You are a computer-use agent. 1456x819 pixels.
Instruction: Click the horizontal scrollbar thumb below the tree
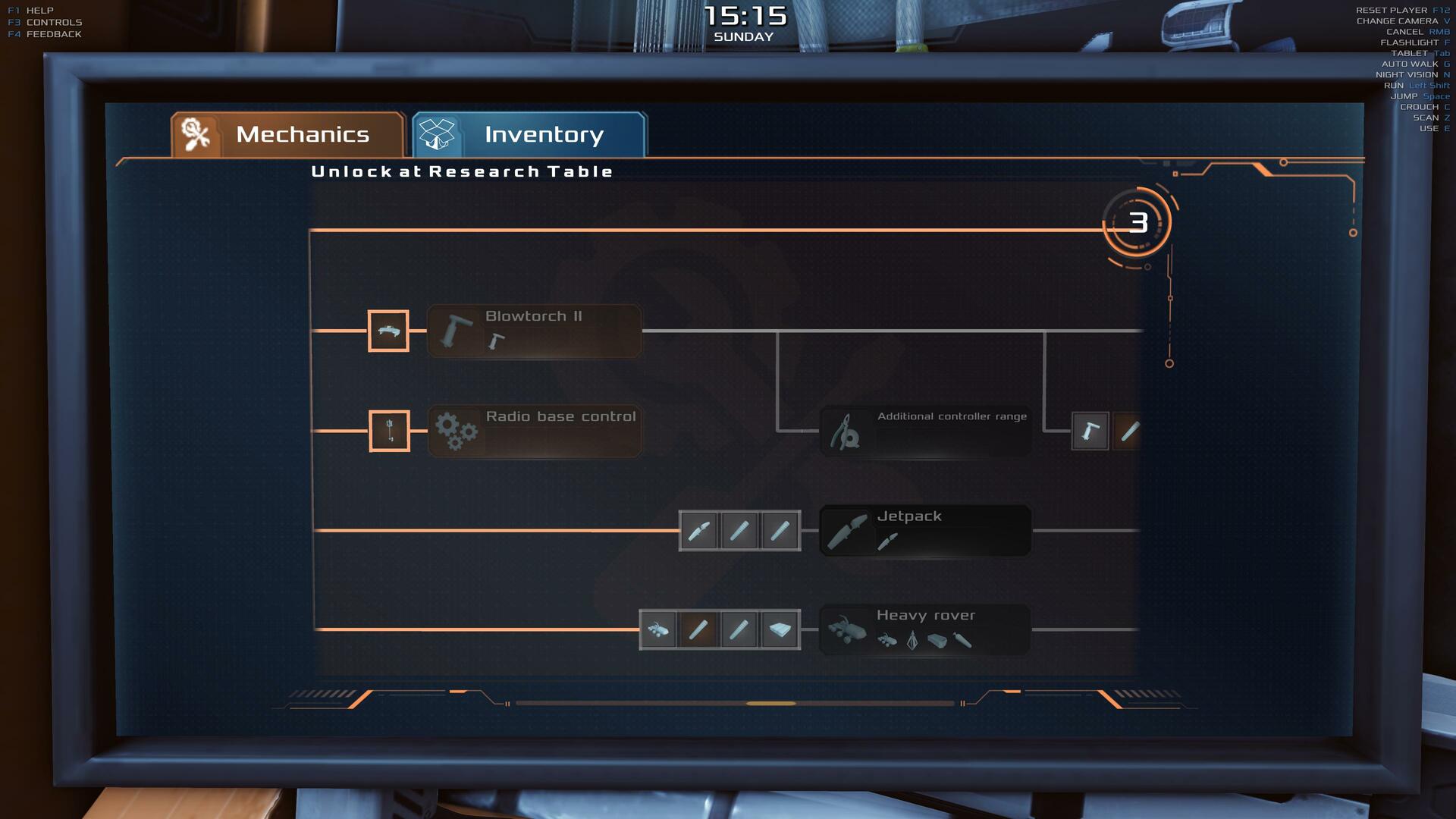(x=770, y=704)
